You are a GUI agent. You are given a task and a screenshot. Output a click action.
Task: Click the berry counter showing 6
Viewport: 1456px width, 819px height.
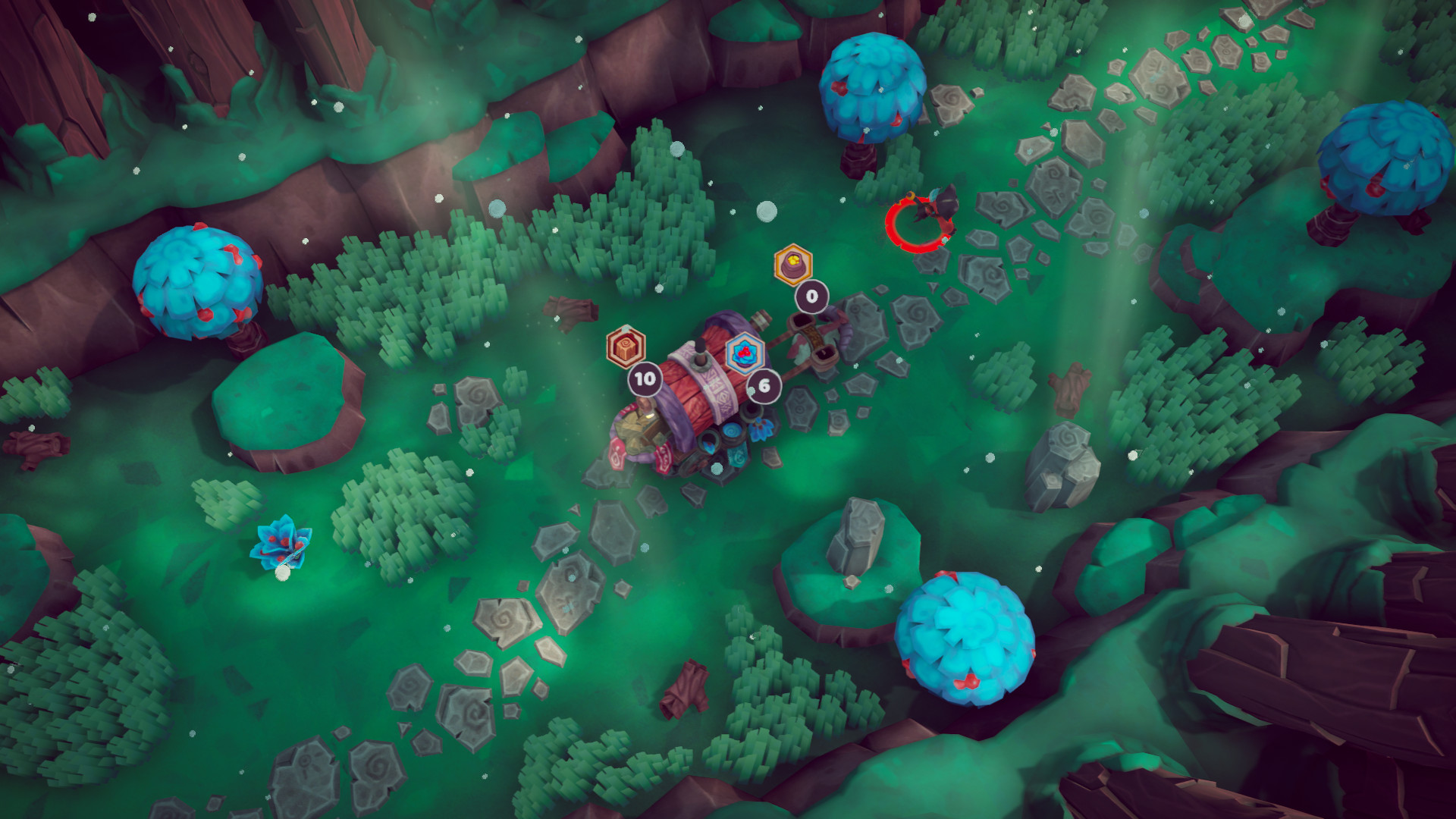(x=764, y=384)
